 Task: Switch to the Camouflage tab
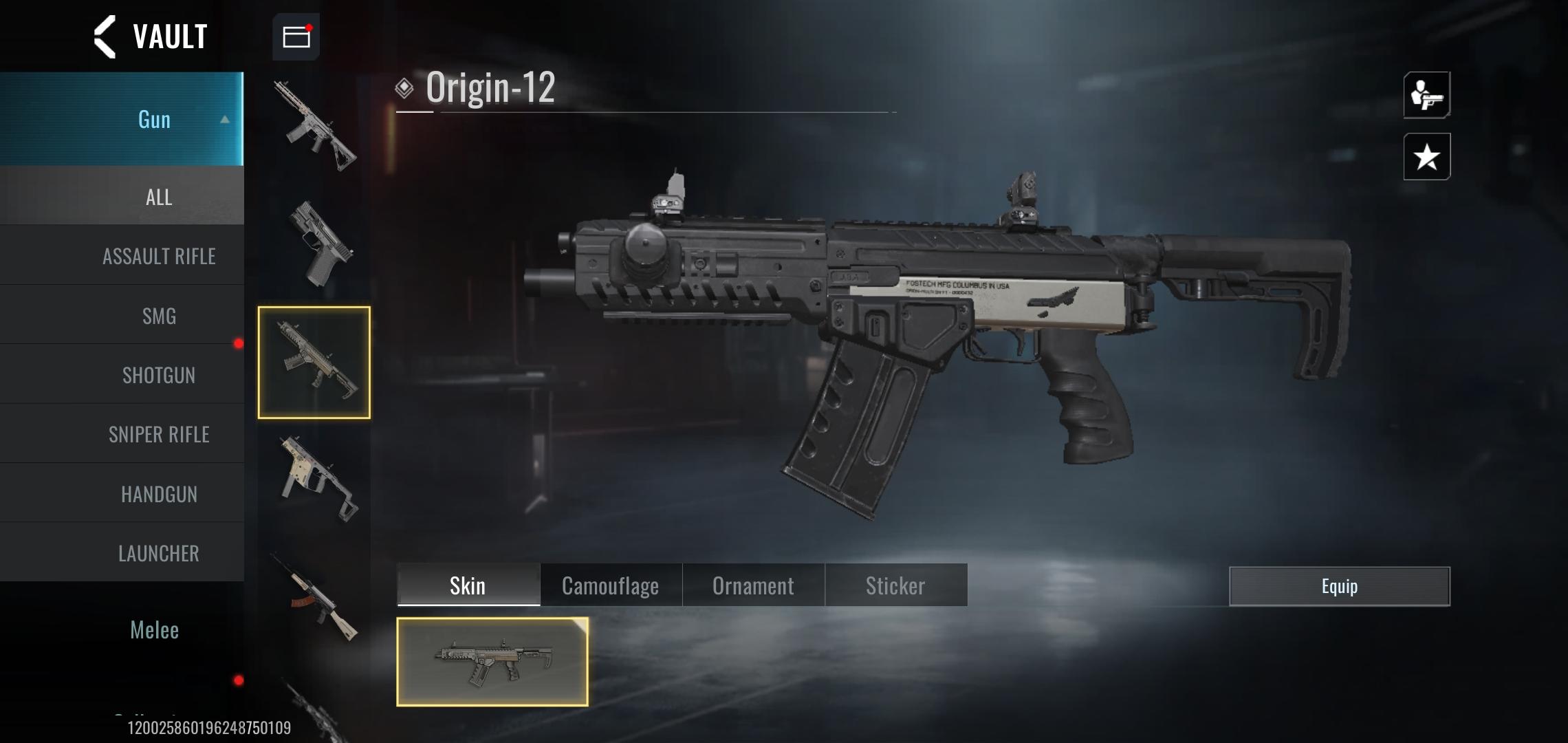click(610, 585)
